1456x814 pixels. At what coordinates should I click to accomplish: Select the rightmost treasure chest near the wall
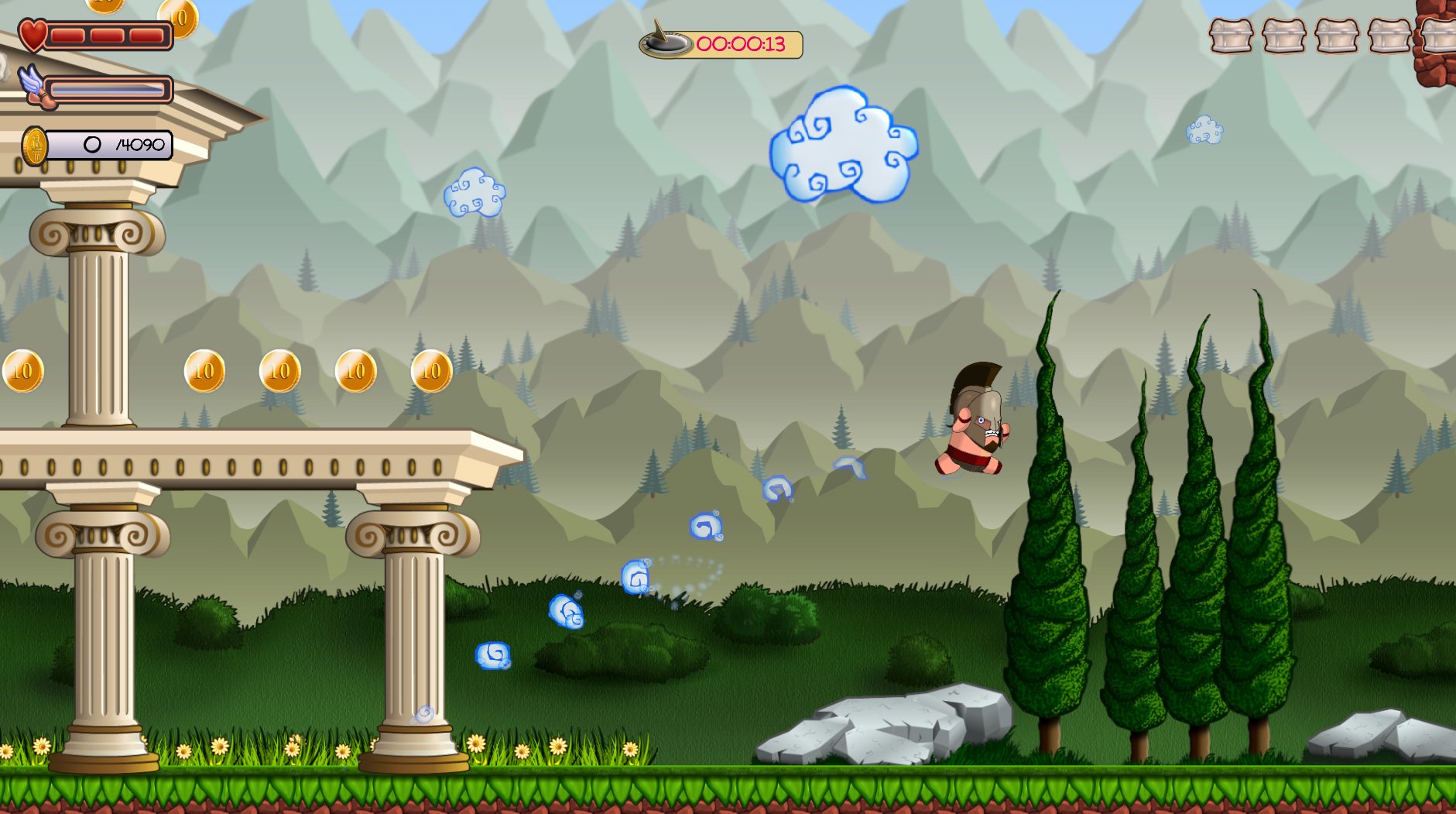point(1441,35)
